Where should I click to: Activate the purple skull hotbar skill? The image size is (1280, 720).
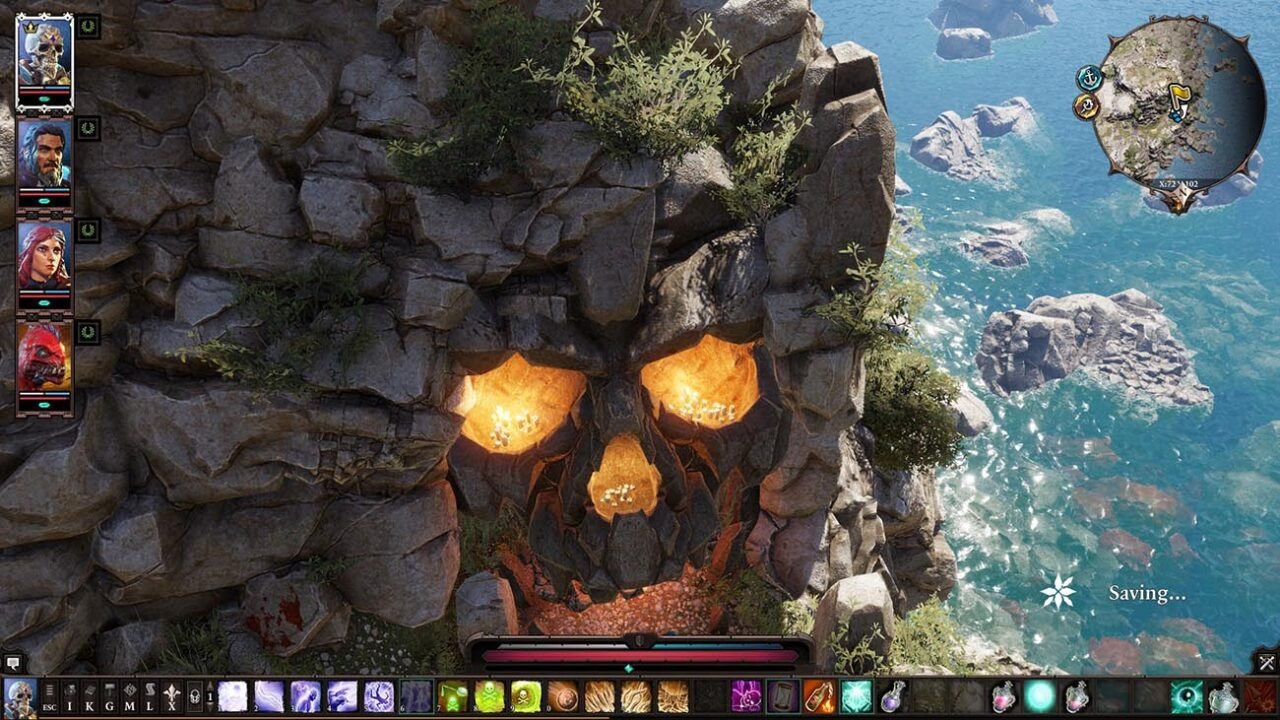coord(746,696)
